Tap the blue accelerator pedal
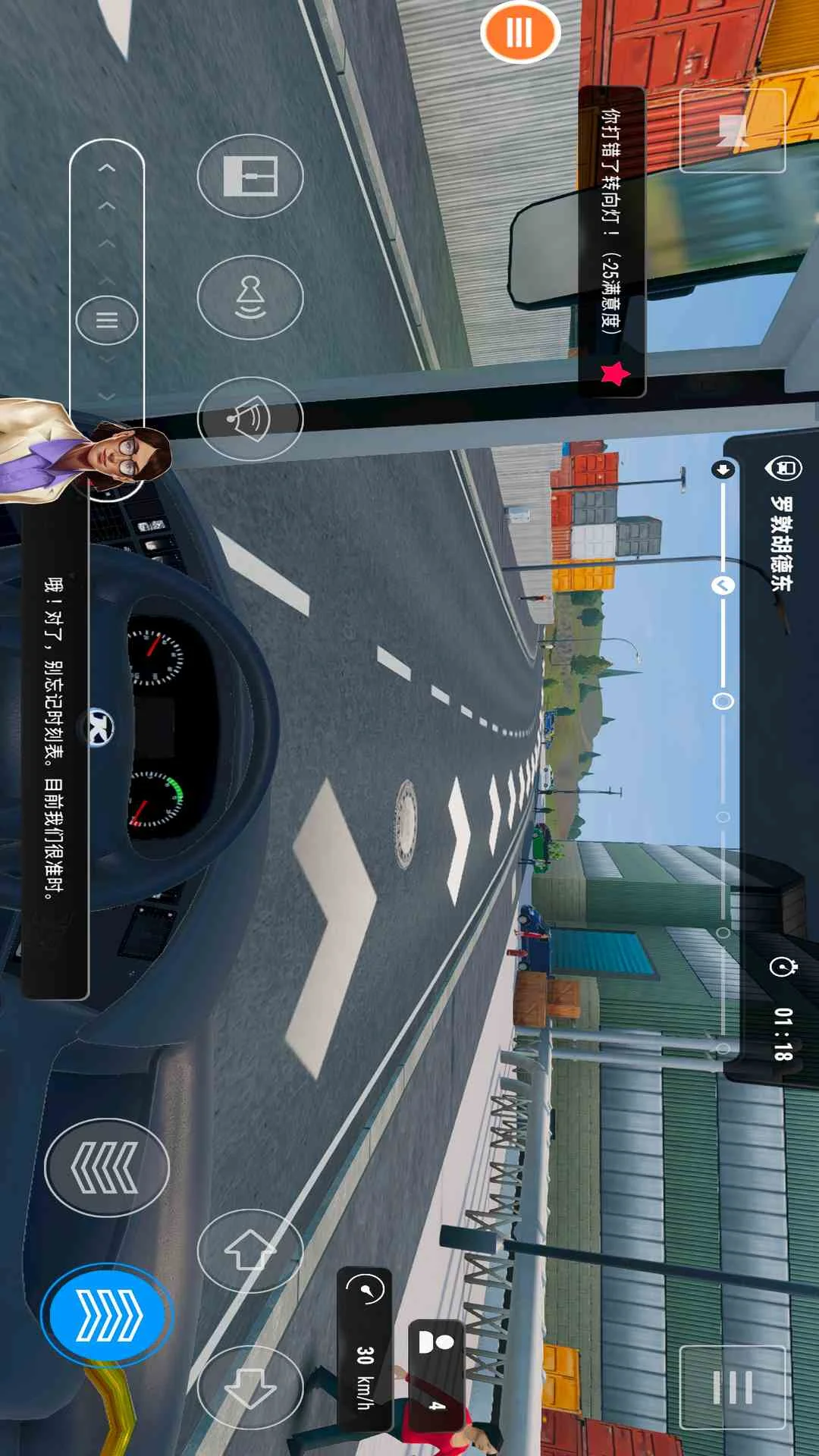 click(107, 1315)
